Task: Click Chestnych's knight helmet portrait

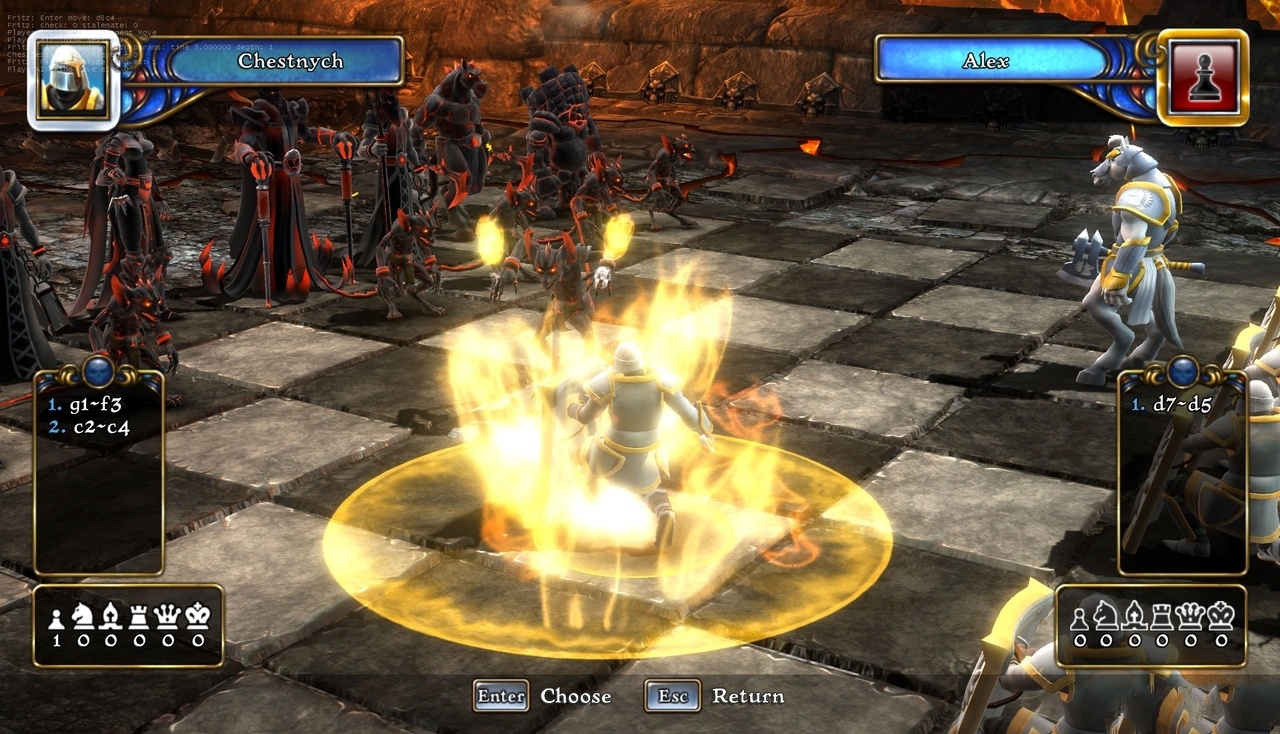Action: pos(73,80)
